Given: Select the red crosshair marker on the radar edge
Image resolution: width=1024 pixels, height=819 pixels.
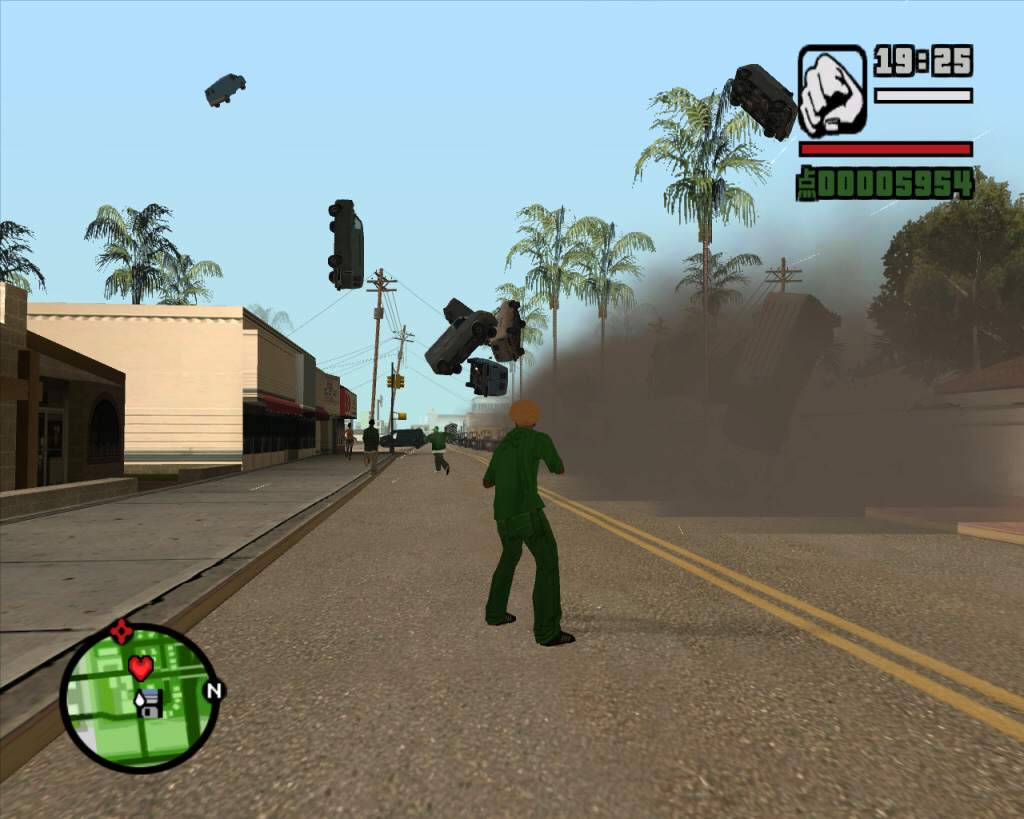Looking at the screenshot, I should pos(122,632).
